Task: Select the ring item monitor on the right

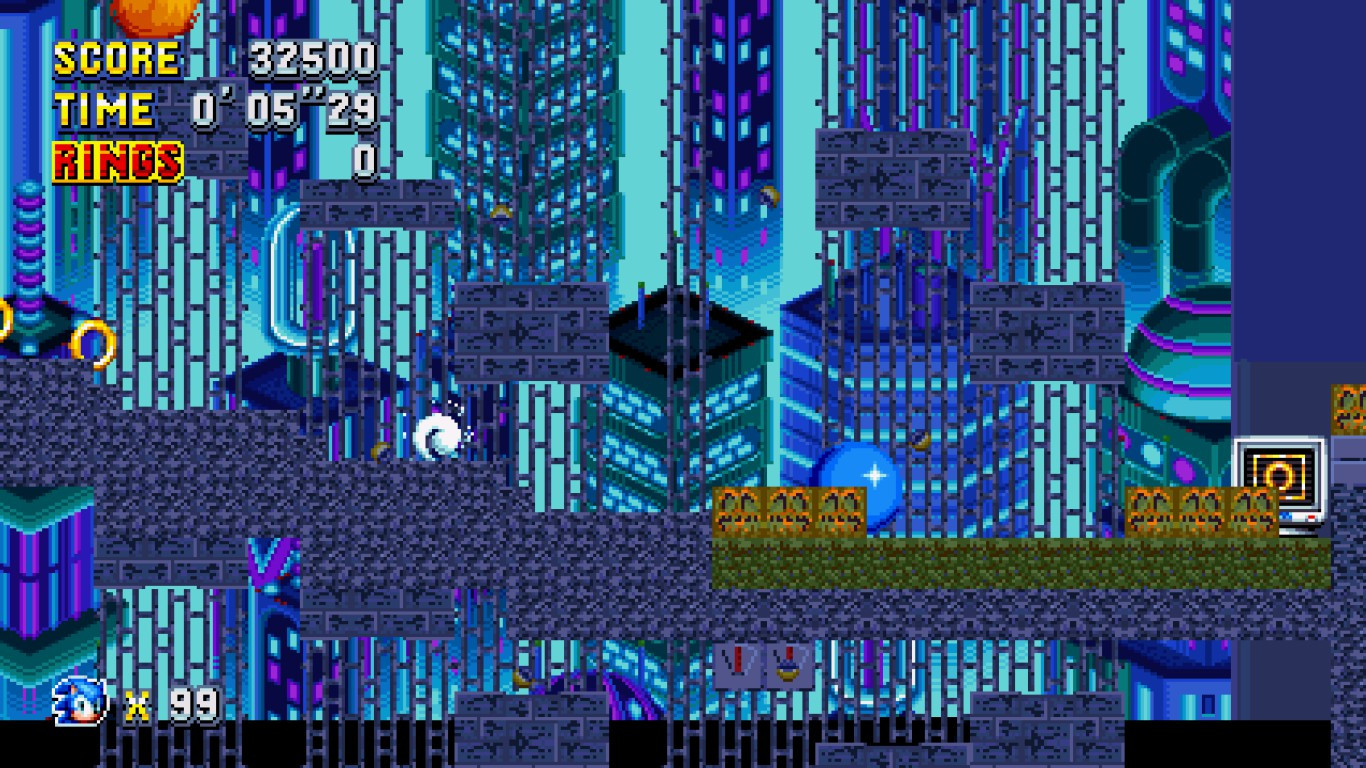Action: point(1280,475)
